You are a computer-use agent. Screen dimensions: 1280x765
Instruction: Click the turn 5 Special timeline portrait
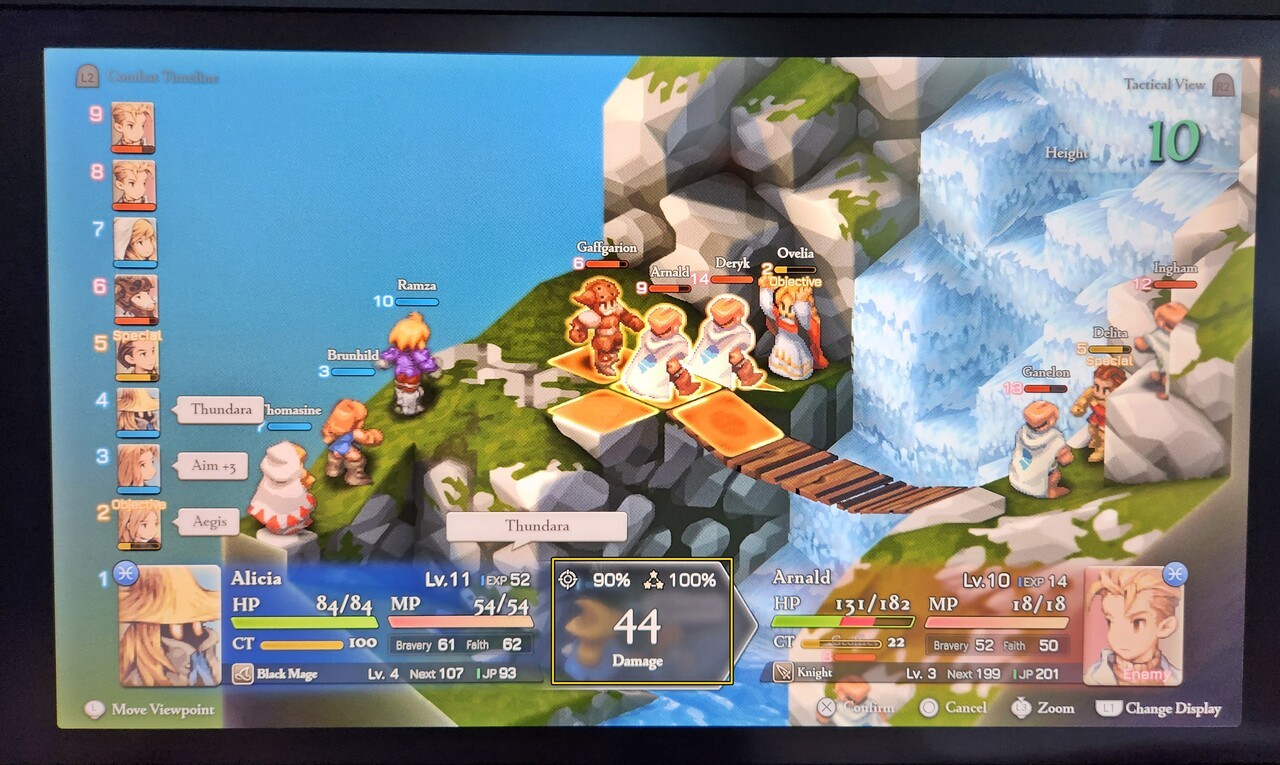click(137, 357)
